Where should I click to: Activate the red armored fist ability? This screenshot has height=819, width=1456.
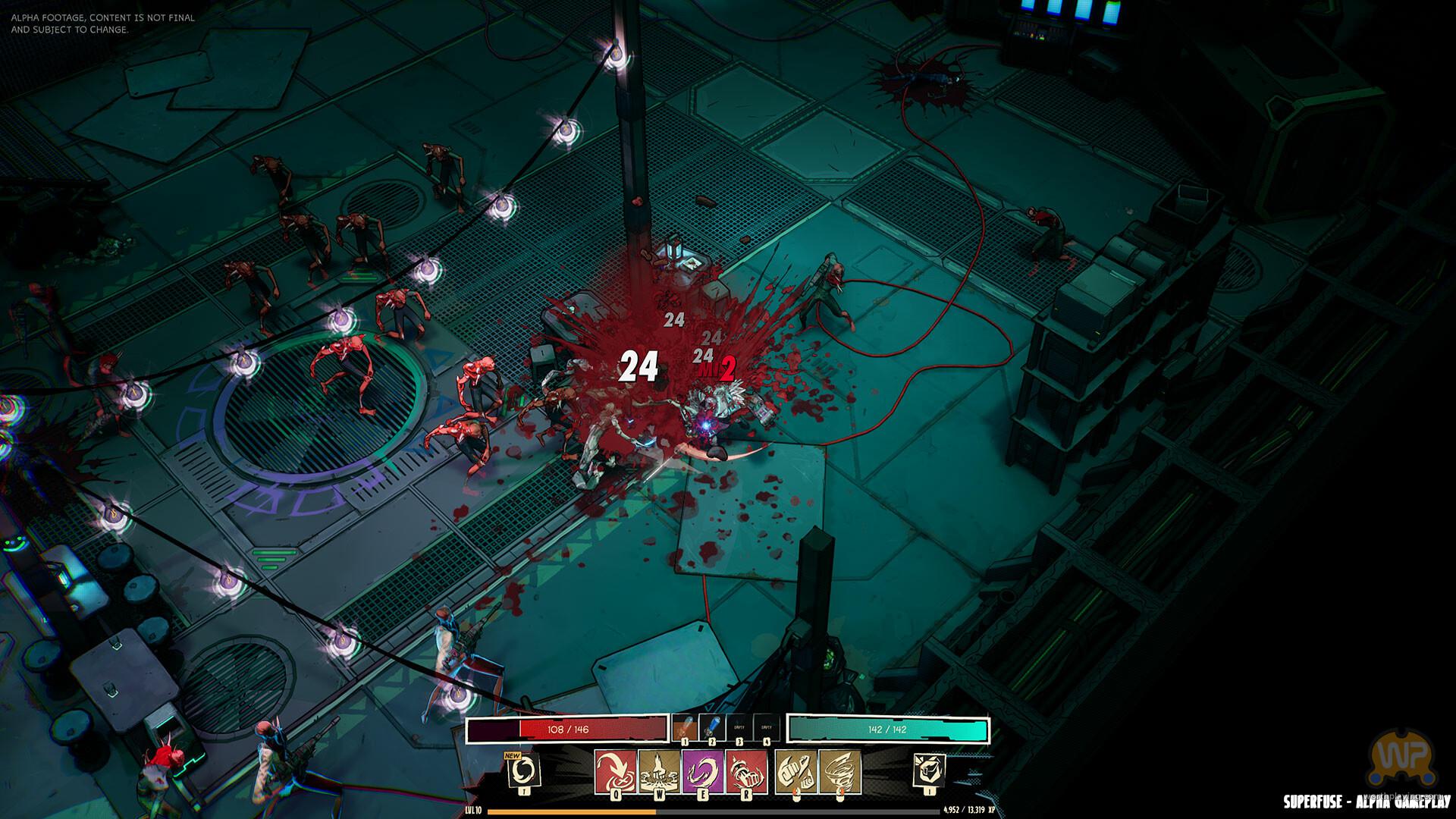pos(747,771)
